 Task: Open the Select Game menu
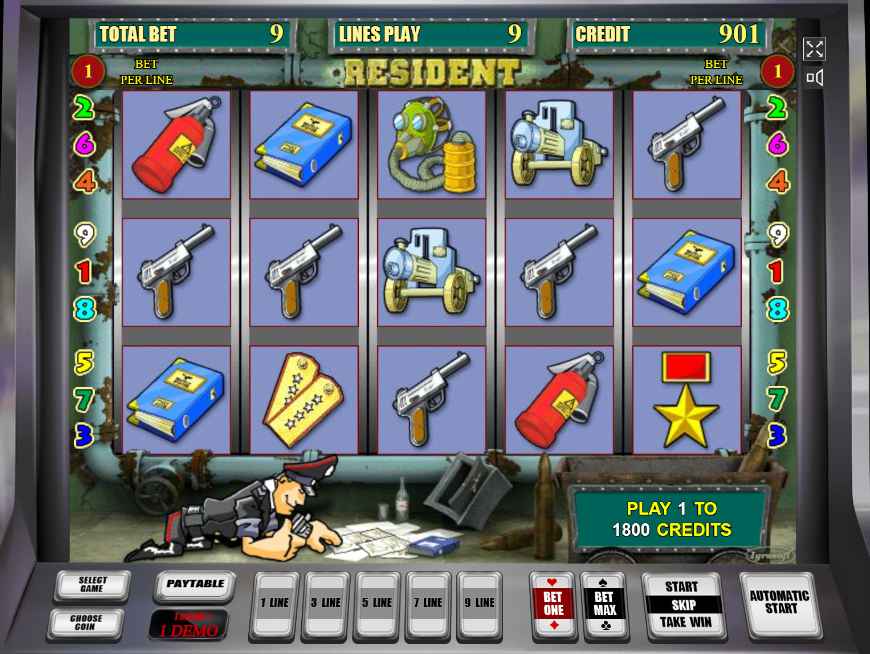[x=92, y=586]
